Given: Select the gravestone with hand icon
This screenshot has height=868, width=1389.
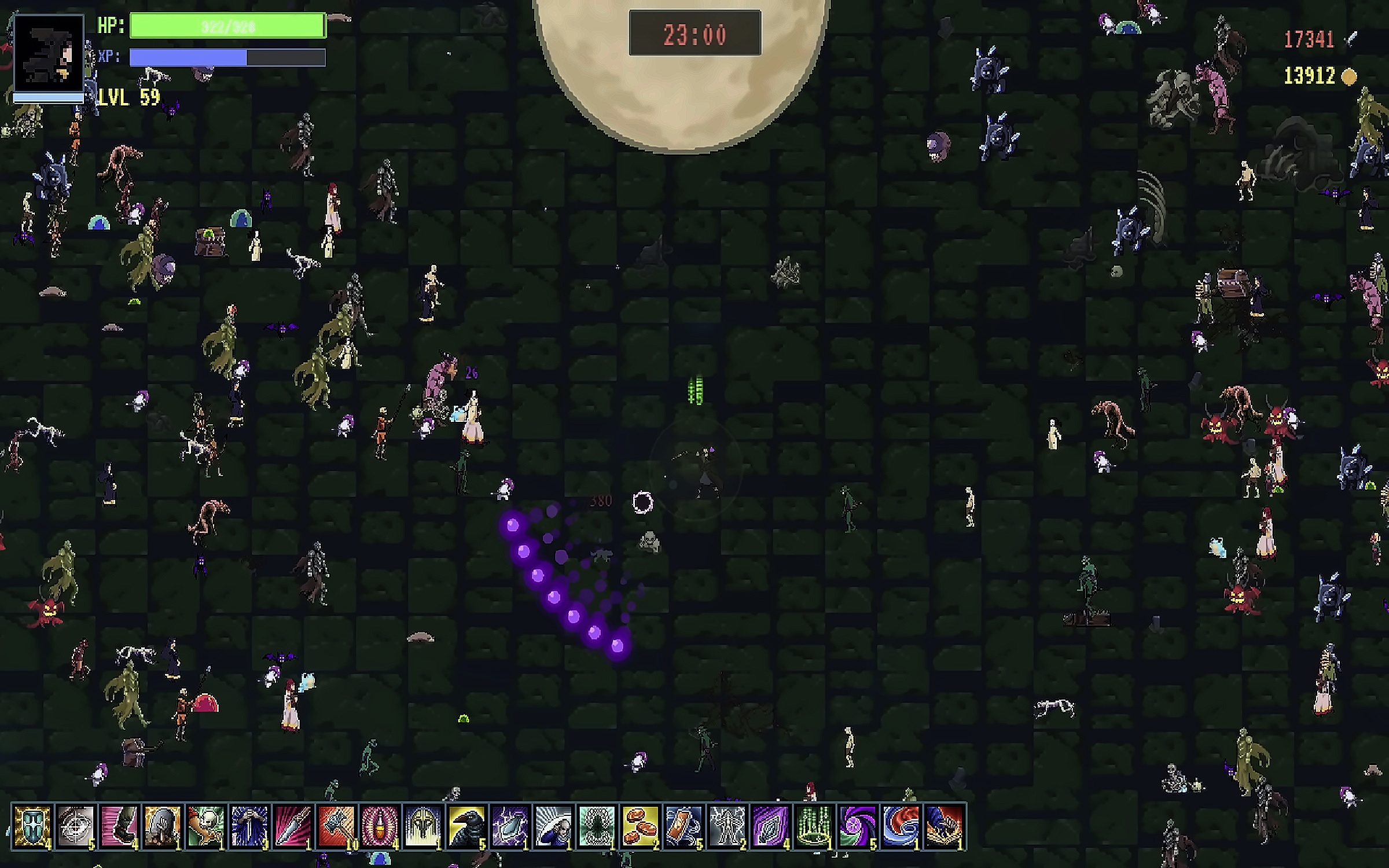Looking at the screenshot, I should click(x=163, y=826).
